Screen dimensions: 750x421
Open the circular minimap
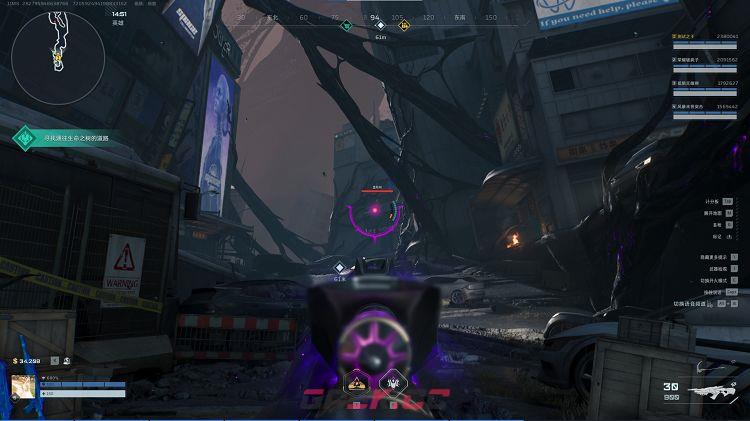57,57
